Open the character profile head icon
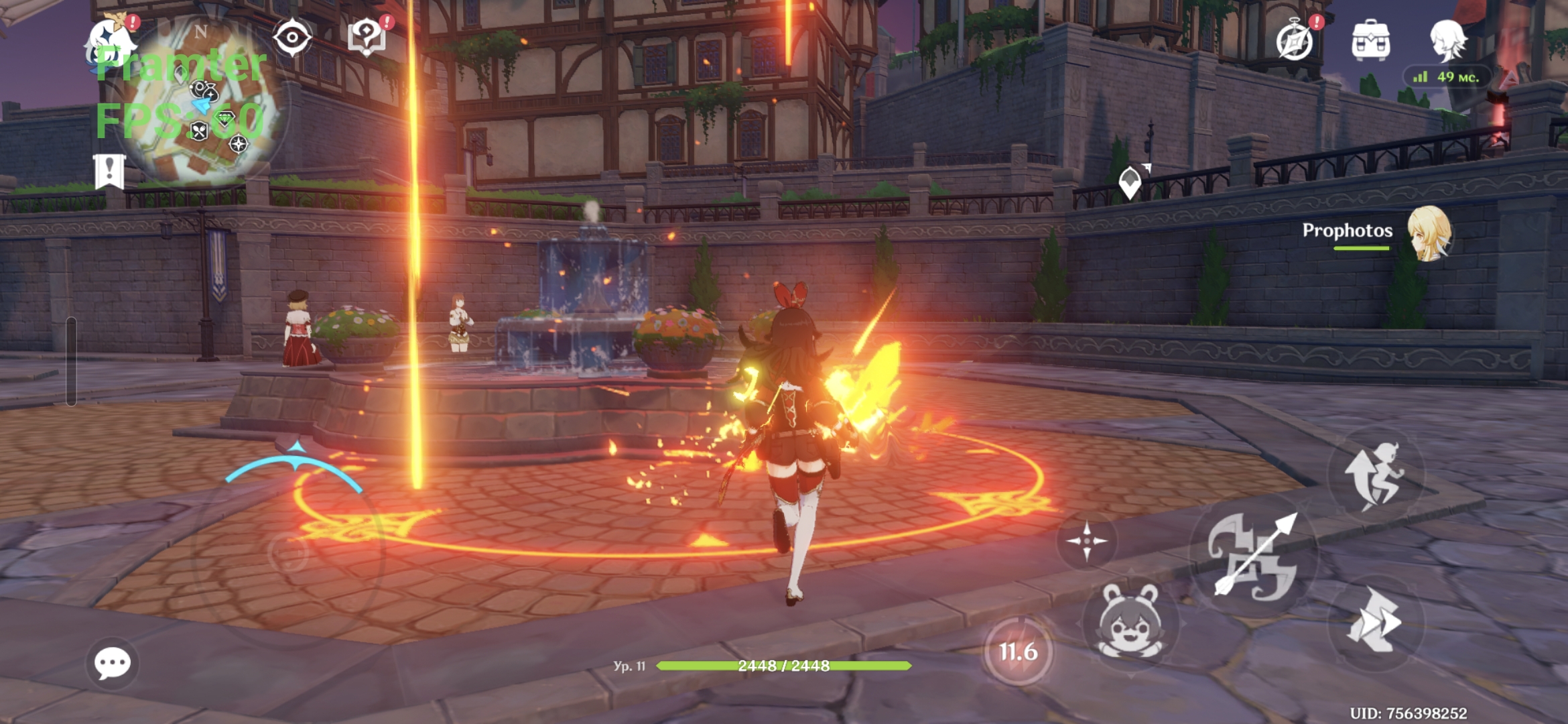Viewport: 1568px width, 724px height. (x=1447, y=40)
